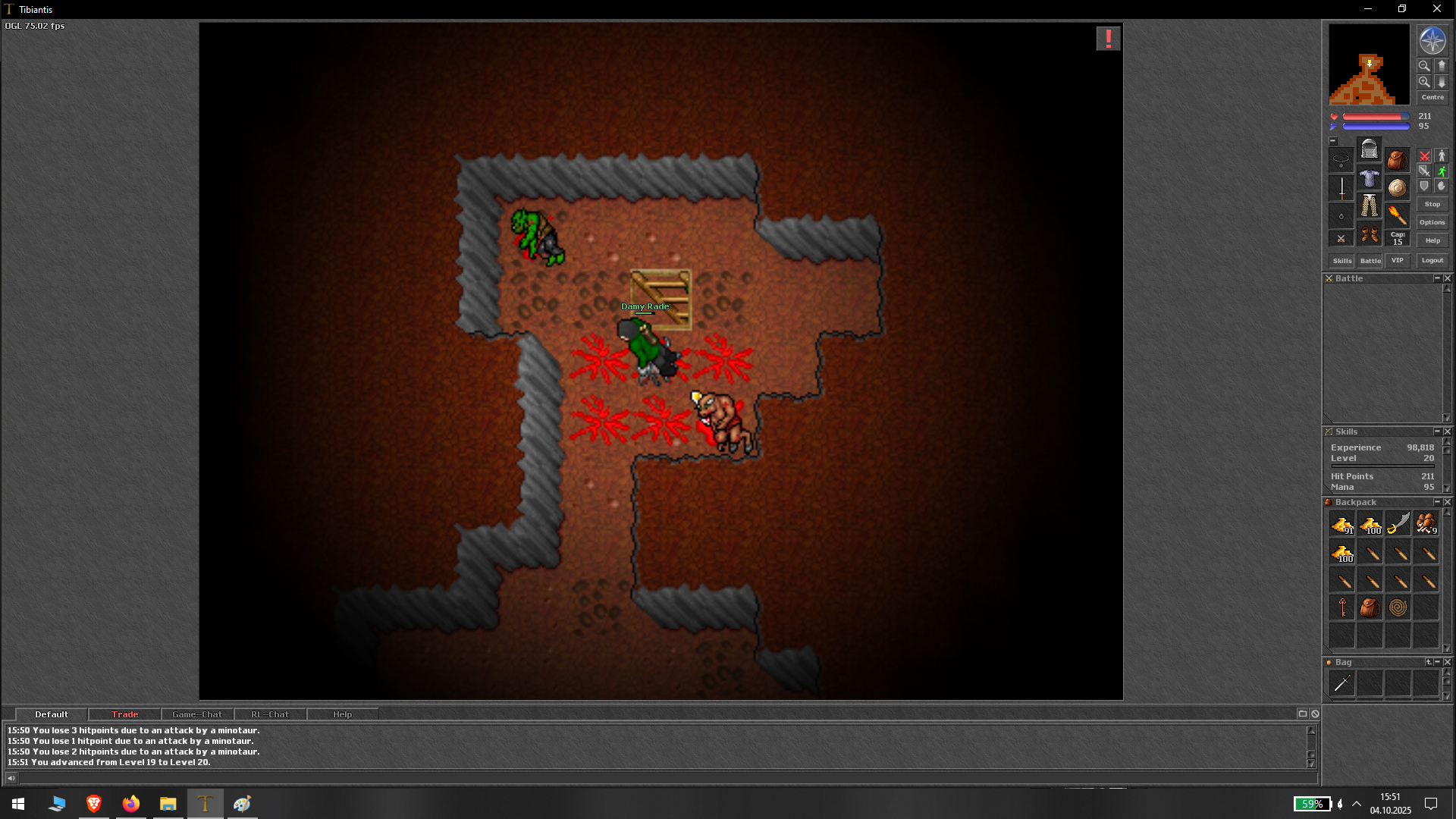Collapse the Backpack container panel
Image resolution: width=1456 pixels, height=819 pixels.
click(1437, 502)
